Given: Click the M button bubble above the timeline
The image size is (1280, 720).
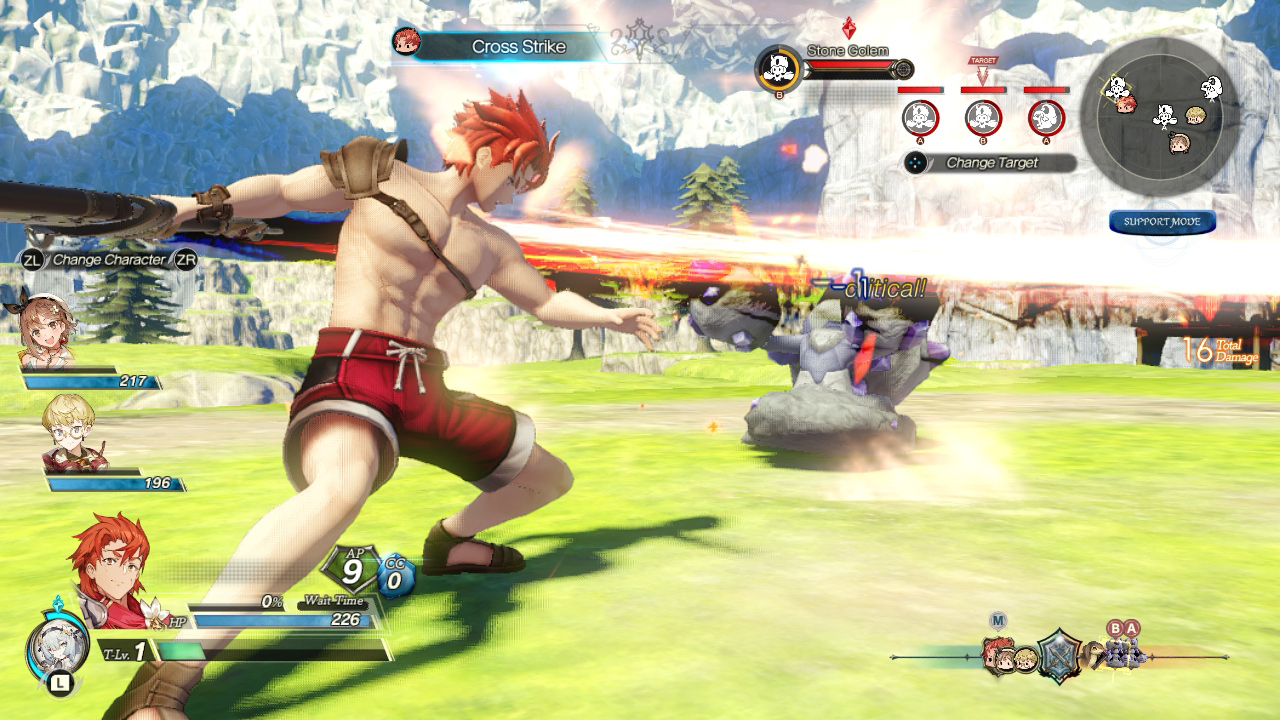Looking at the screenshot, I should coord(999,620).
